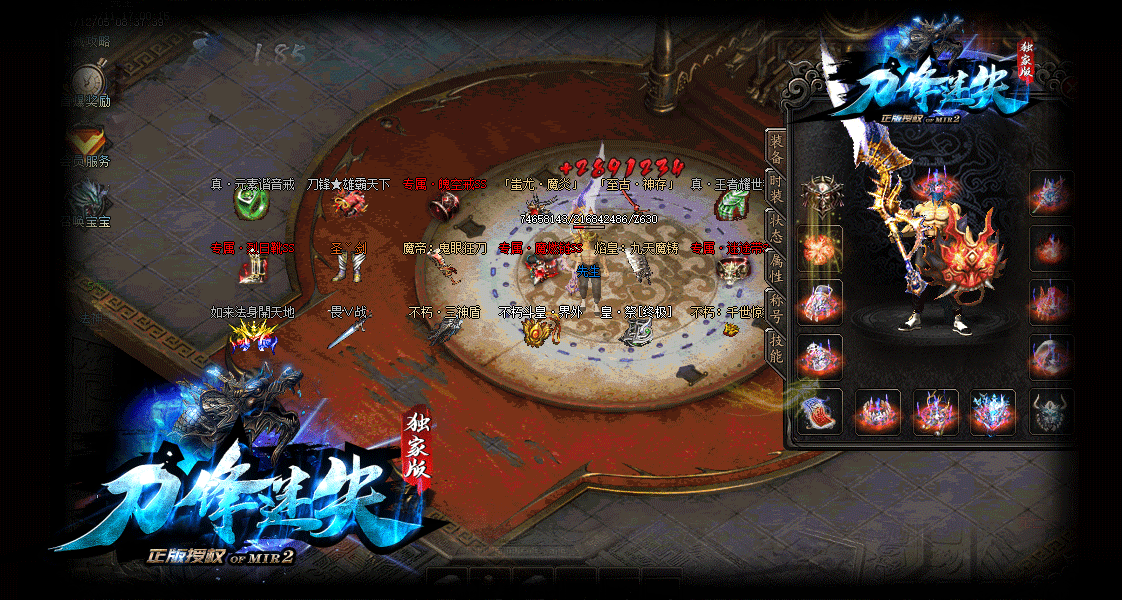The height and width of the screenshot is (600, 1122).
Task: Choose the horned silver helmet slot
Action: coord(1051,411)
